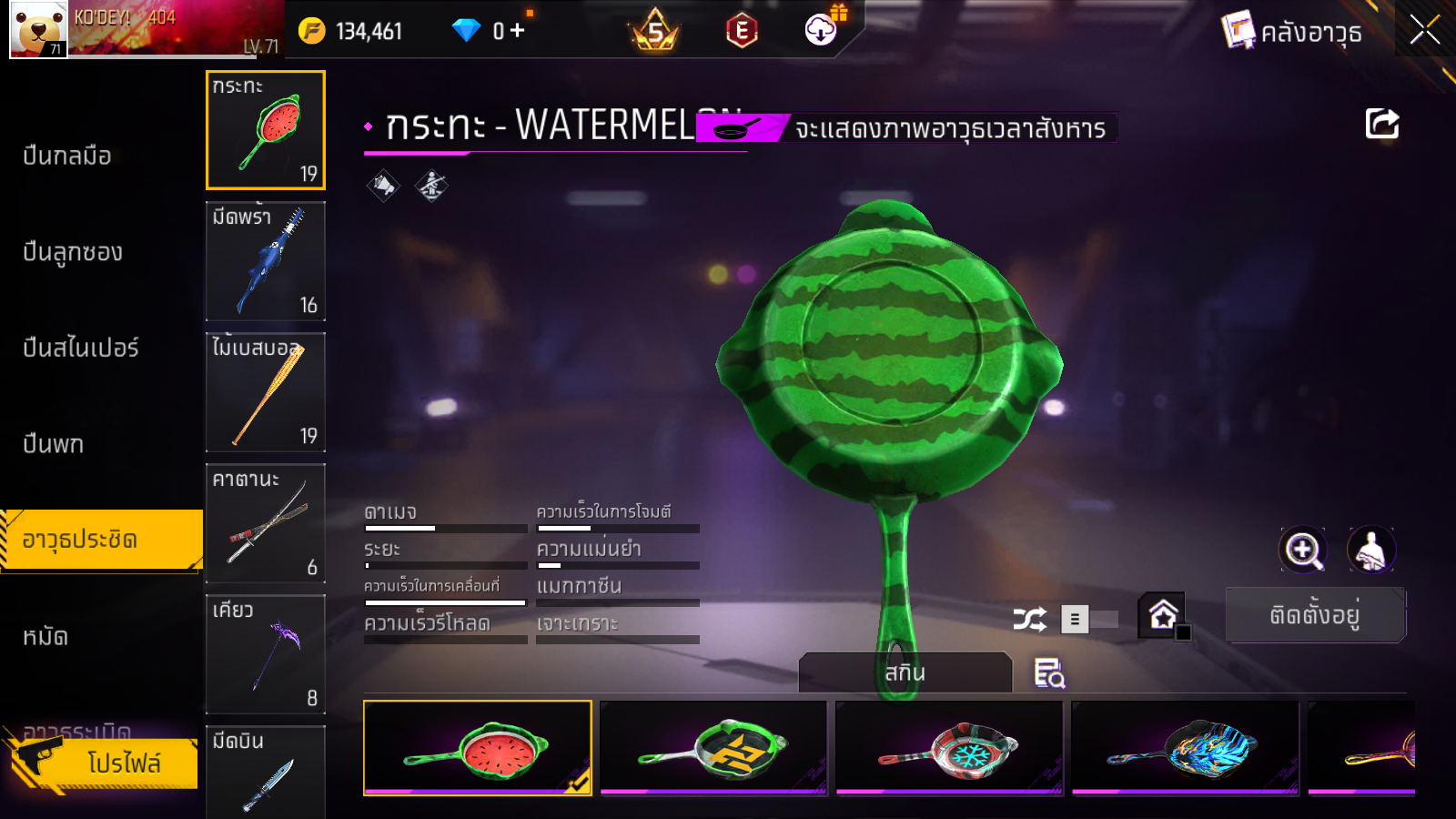Pick the snowflake pan skin

pyautogui.click(x=949, y=748)
